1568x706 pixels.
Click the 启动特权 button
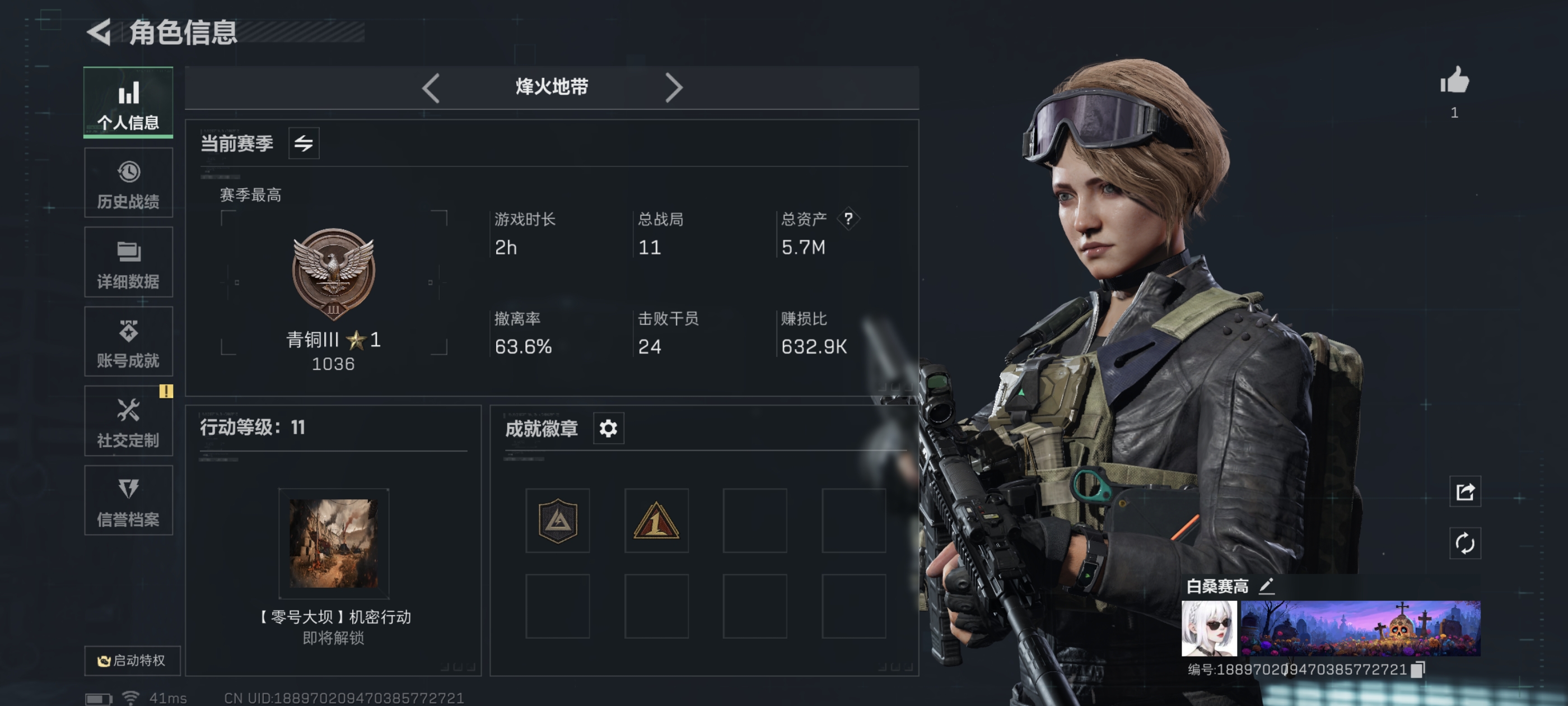[132, 660]
